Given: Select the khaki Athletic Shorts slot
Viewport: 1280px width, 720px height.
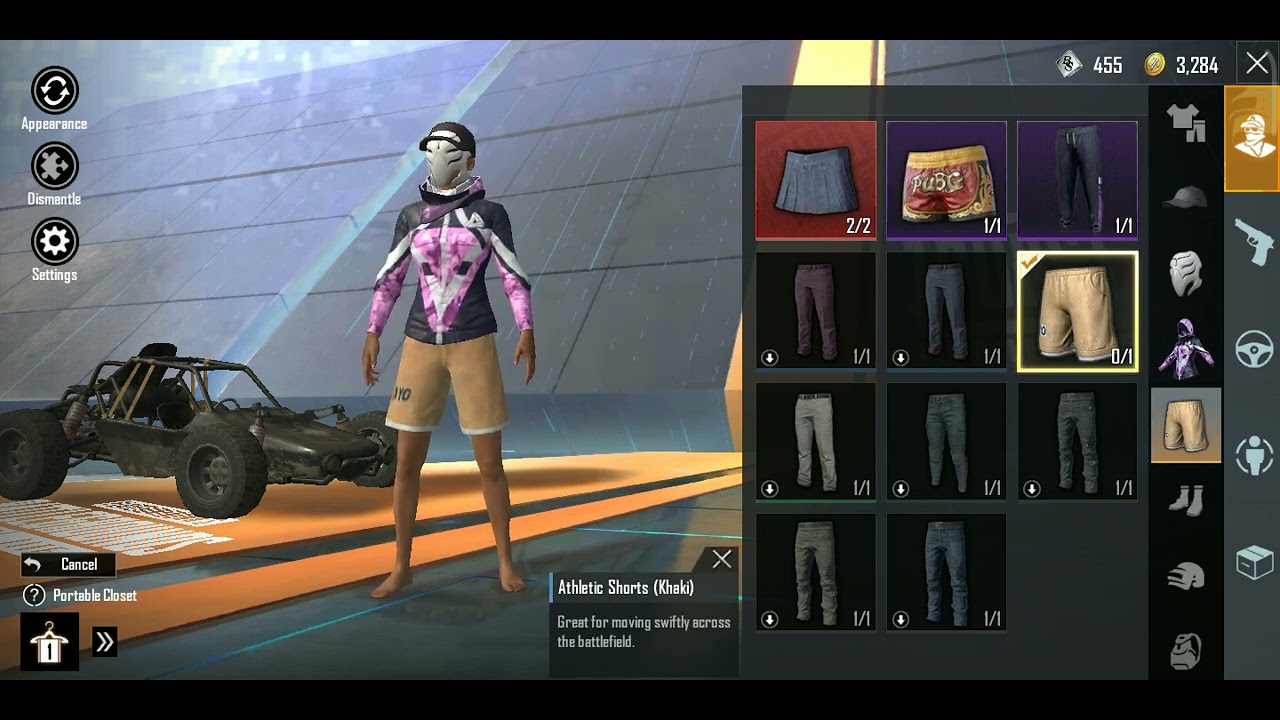Looking at the screenshot, I should (1077, 312).
